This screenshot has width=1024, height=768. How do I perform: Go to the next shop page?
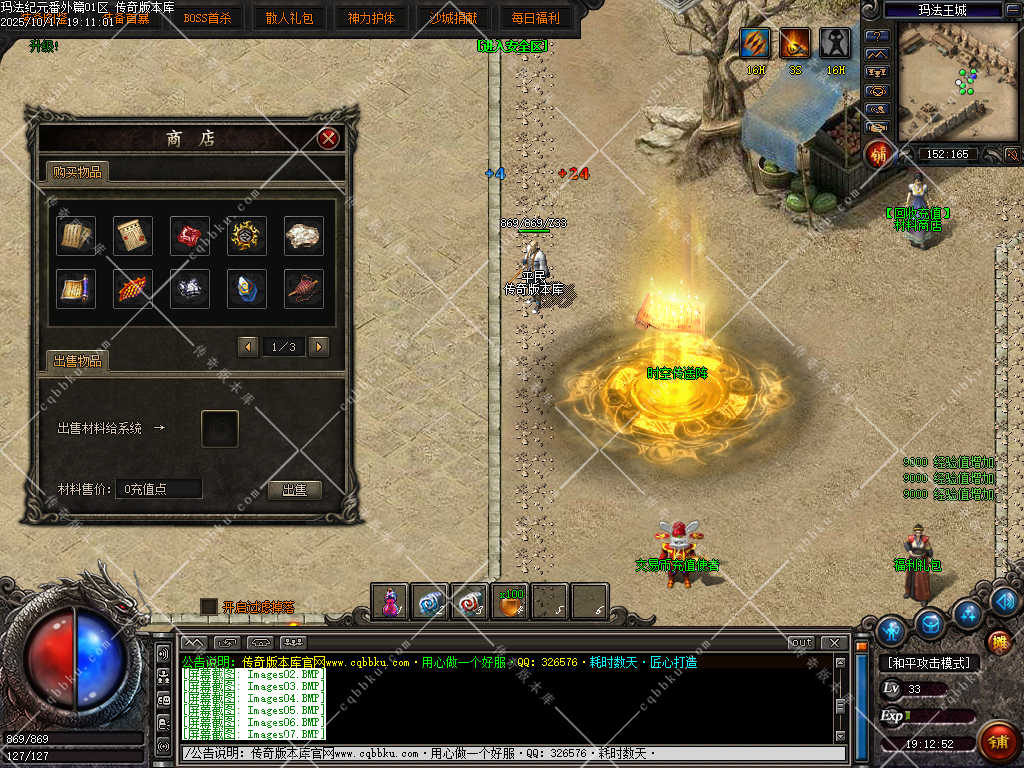[x=319, y=346]
